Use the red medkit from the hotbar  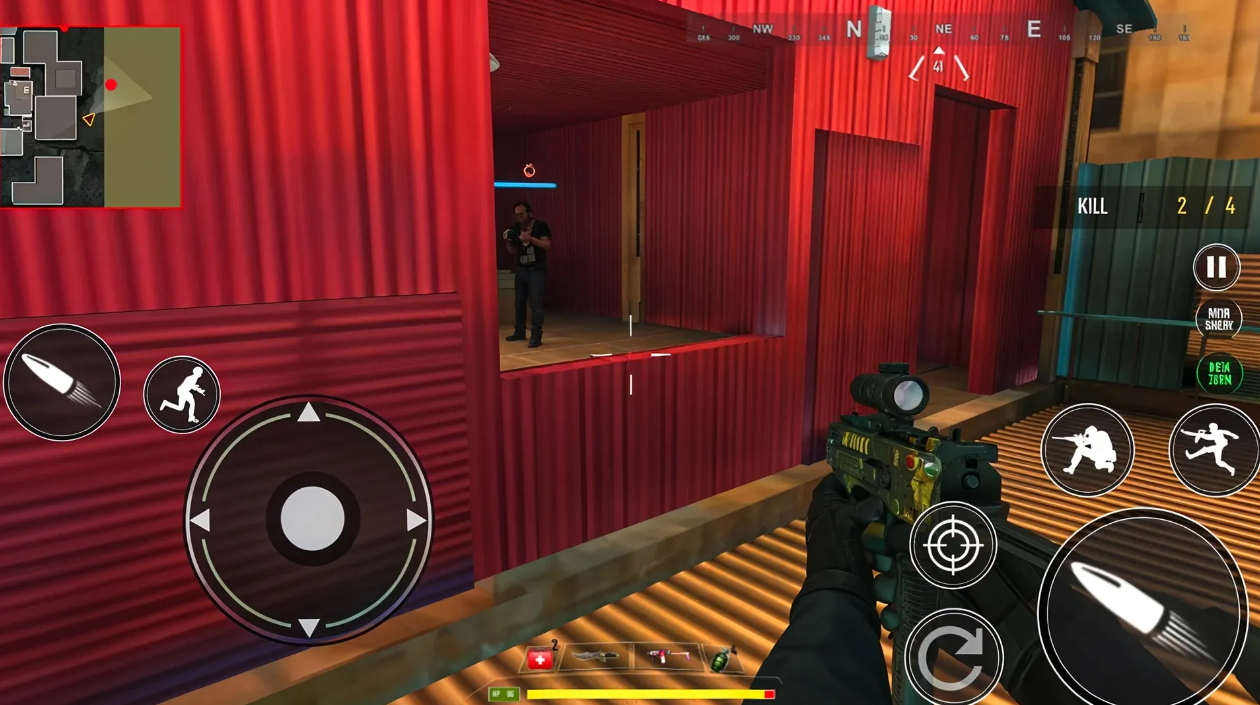coord(540,659)
